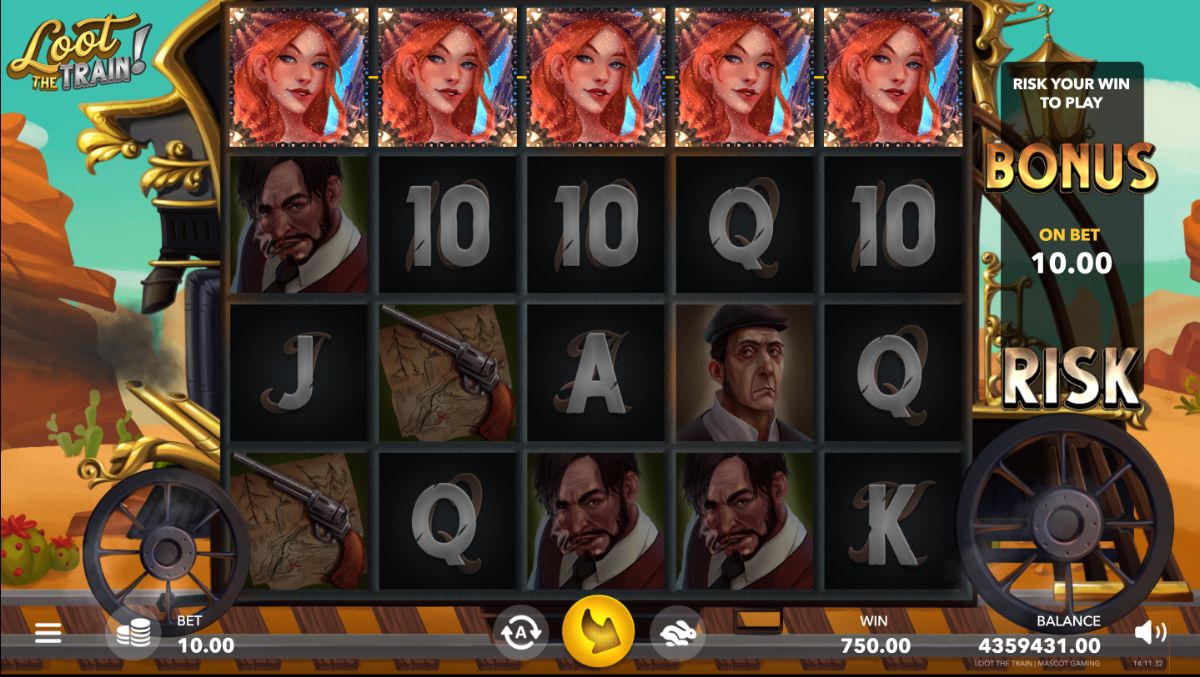Spin the reels with the yellow button
Viewport: 1200px width, 677px height.
pos(598,632)
